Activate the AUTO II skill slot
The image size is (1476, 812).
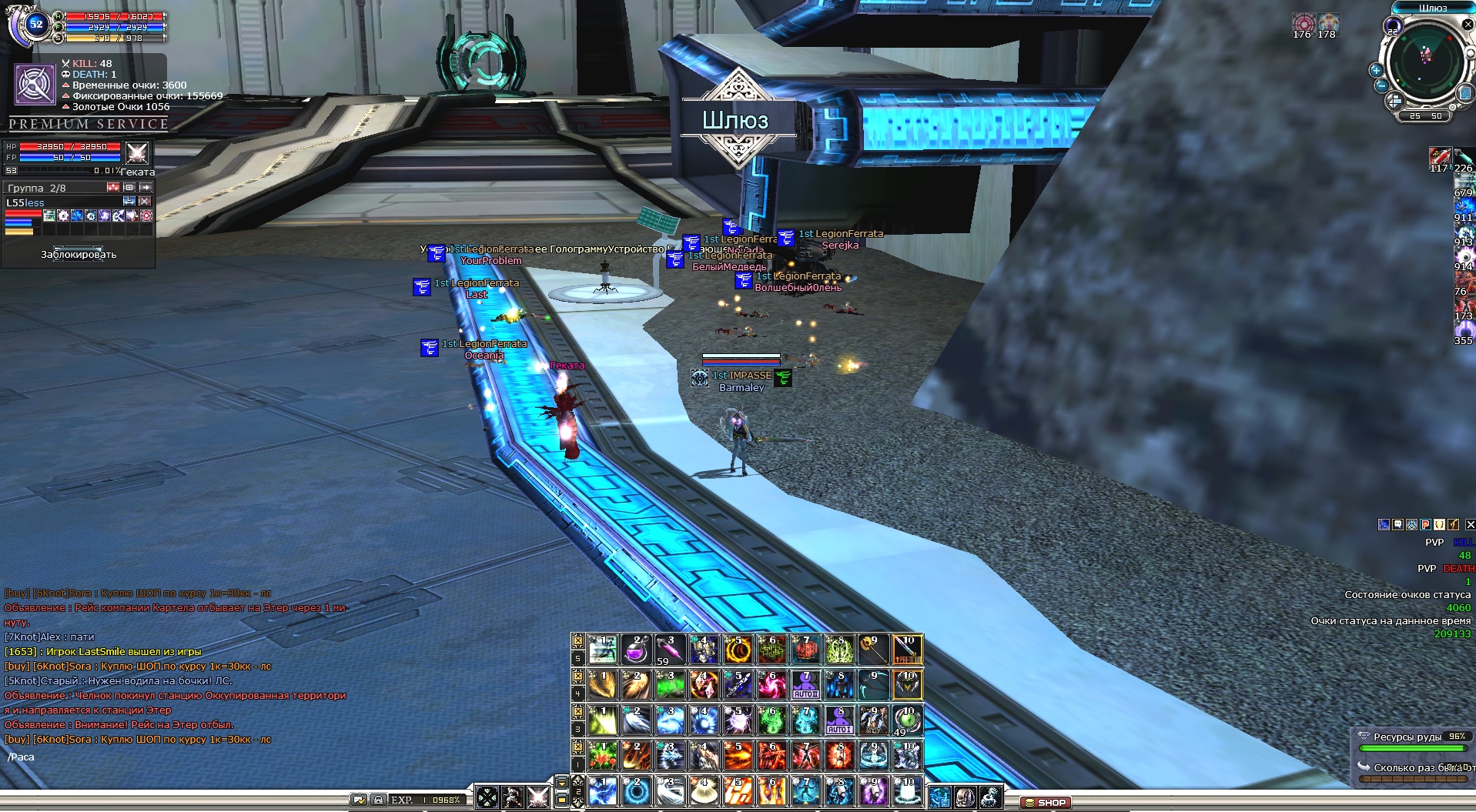805,684
